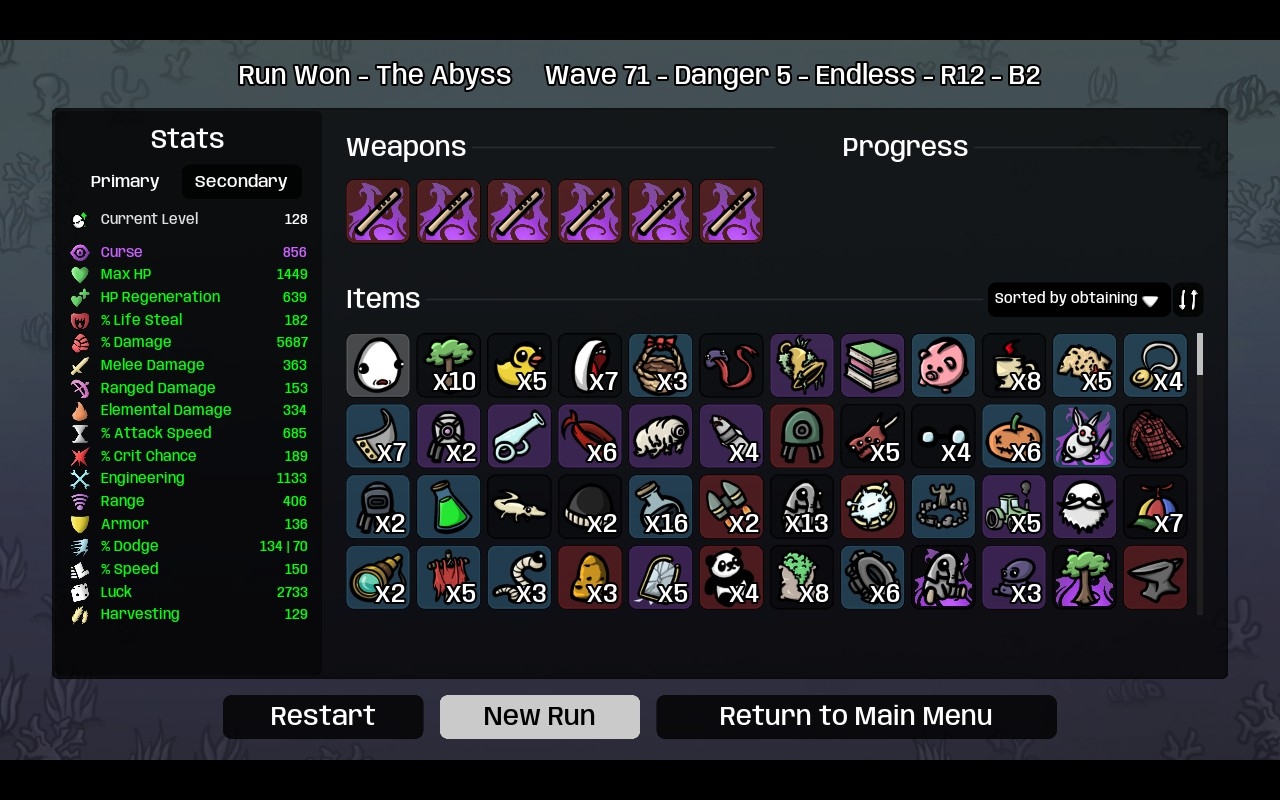Switch to the Primary stats tab
Viewport: 1280px width, 800px height.
tap(125, 181)
